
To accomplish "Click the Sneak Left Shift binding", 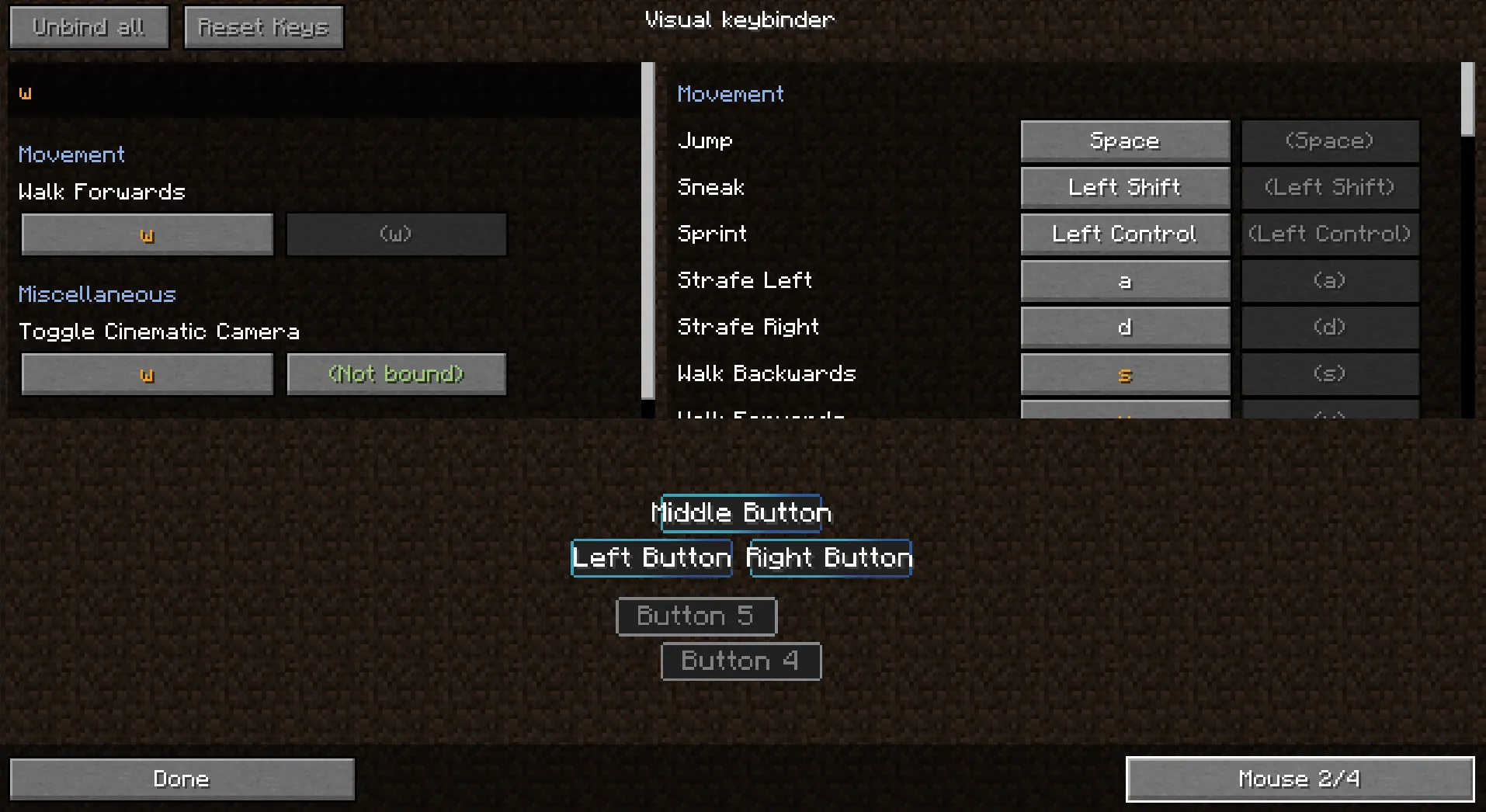I will (1124, 187).
